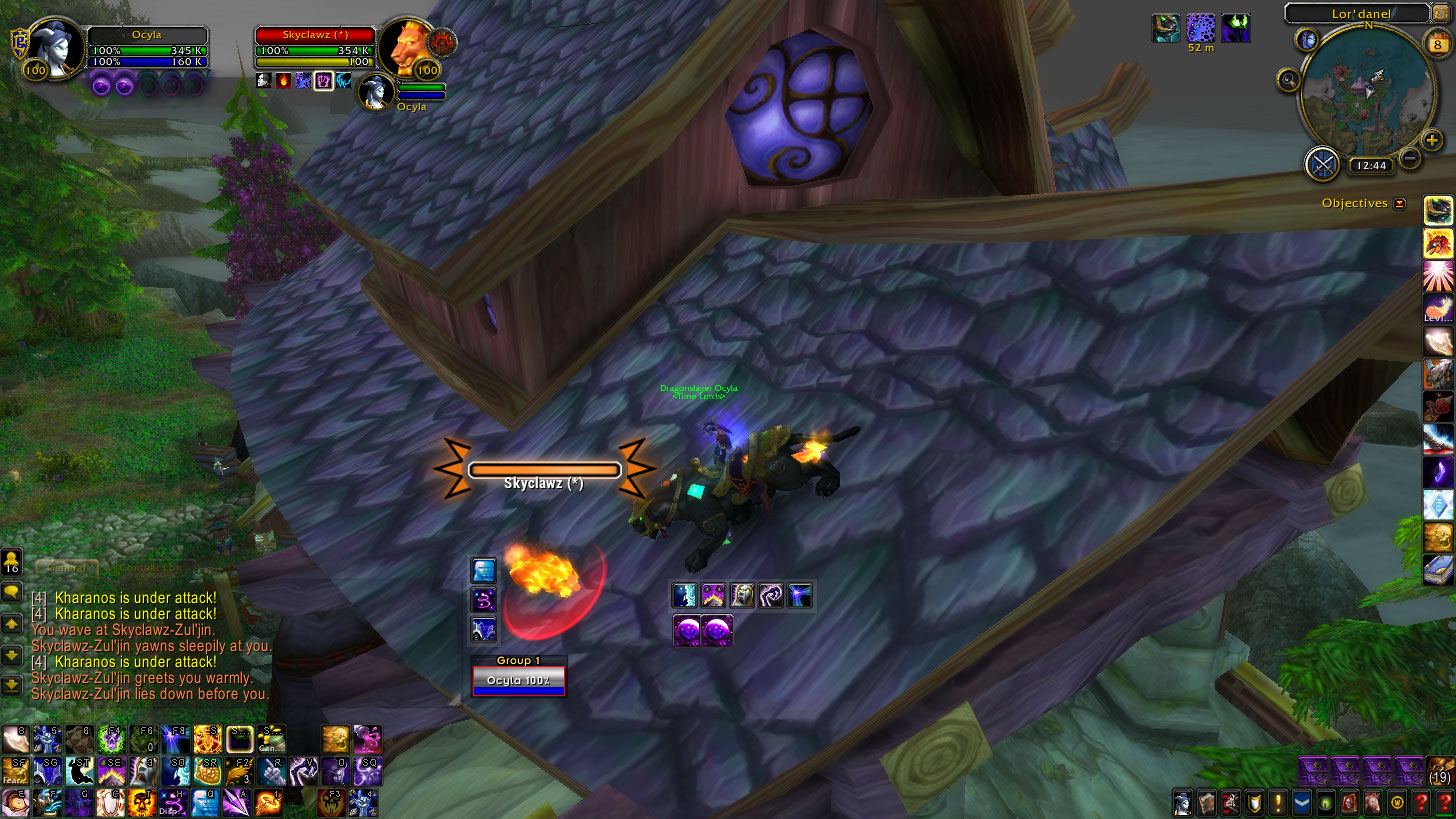Zoom out the minimap

[x=1410, y=158]
